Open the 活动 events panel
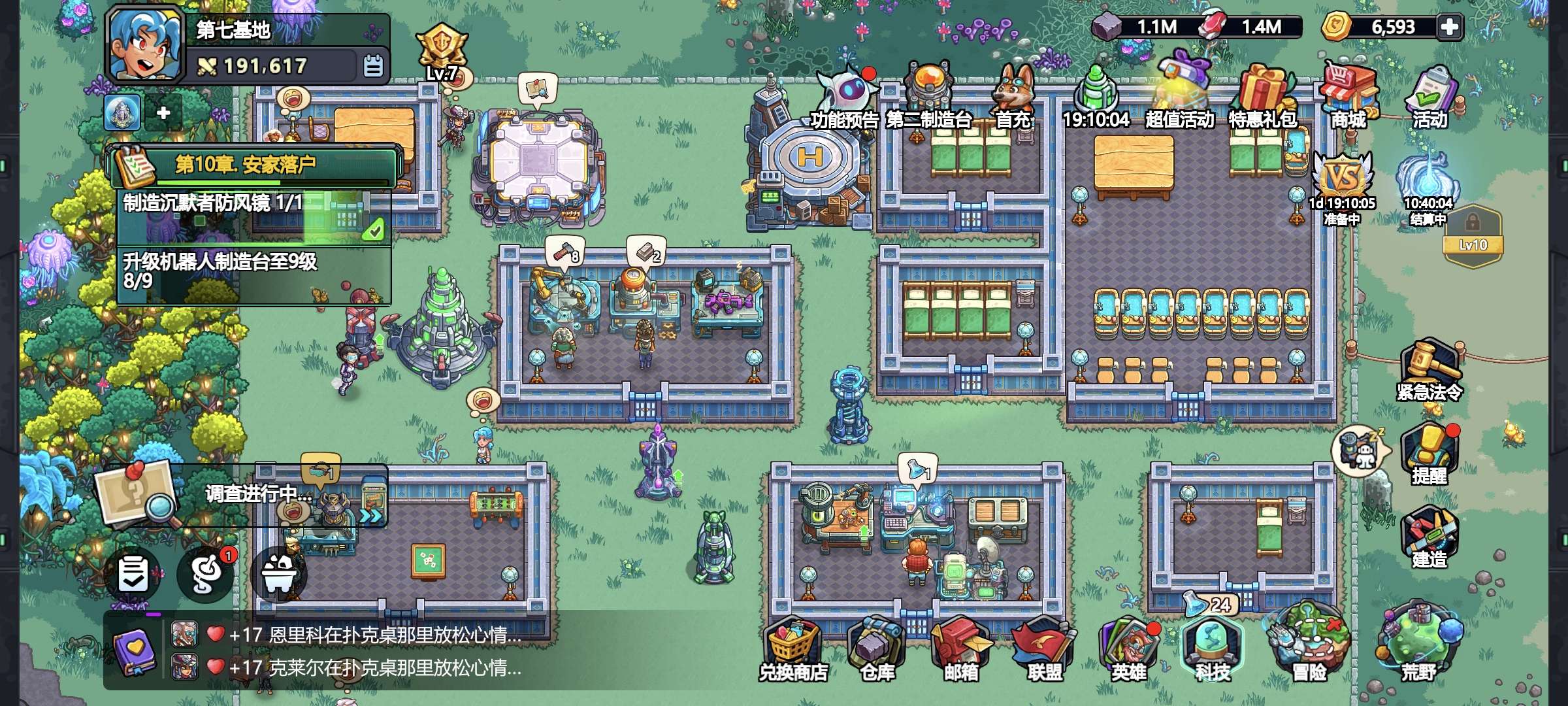The image size is (1568, 706). coord(1430,98)
